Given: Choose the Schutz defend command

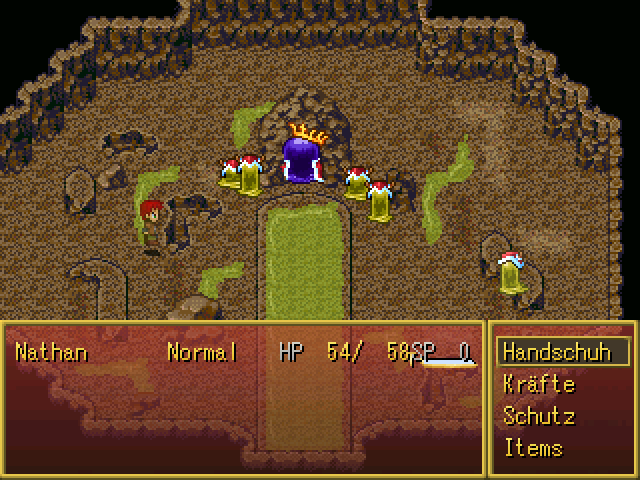Looking at the screenshot, I should tap(539, 416).
